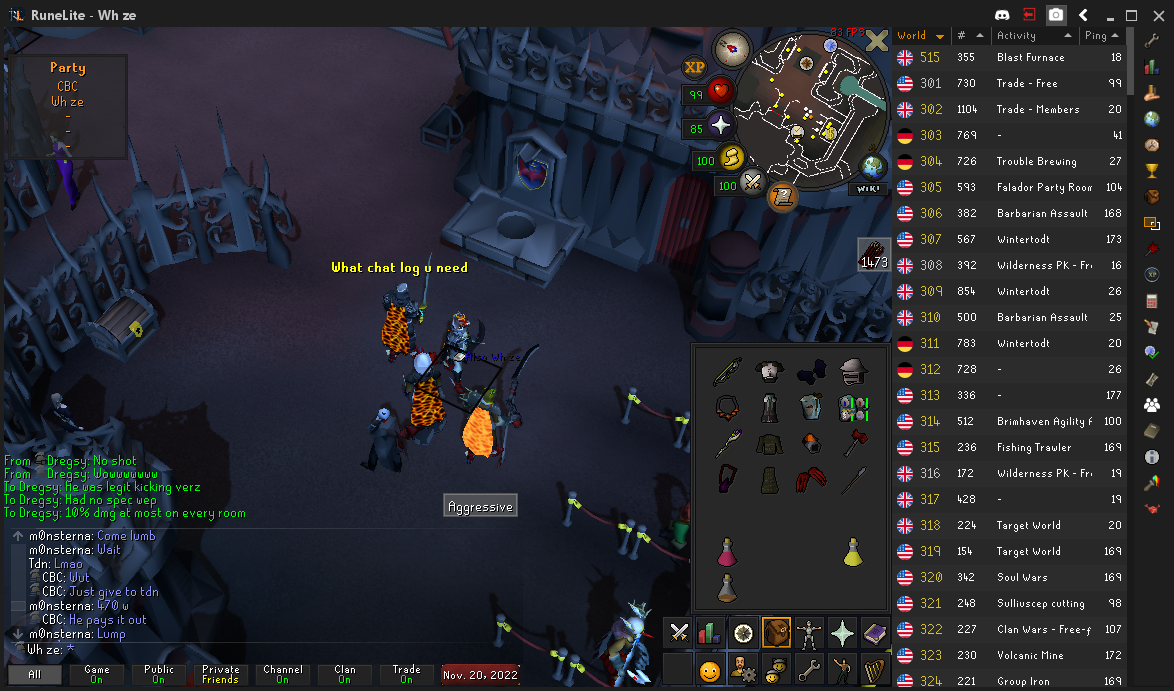Select the pink potion in the inventory
This screenshot has height=691, width=1174.
pos(726,551)
